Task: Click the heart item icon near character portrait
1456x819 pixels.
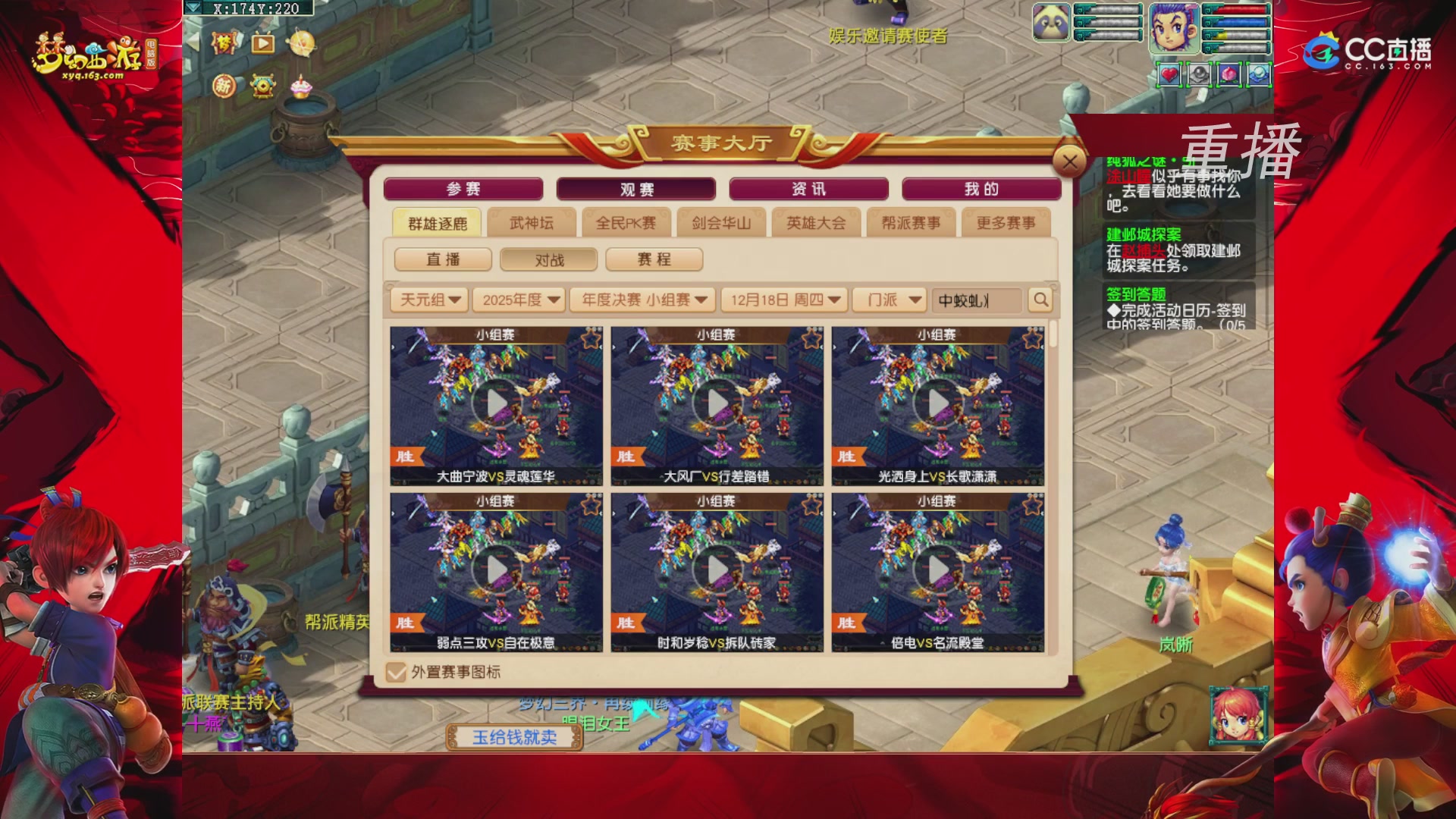Action: click(x=1169, y=73)
